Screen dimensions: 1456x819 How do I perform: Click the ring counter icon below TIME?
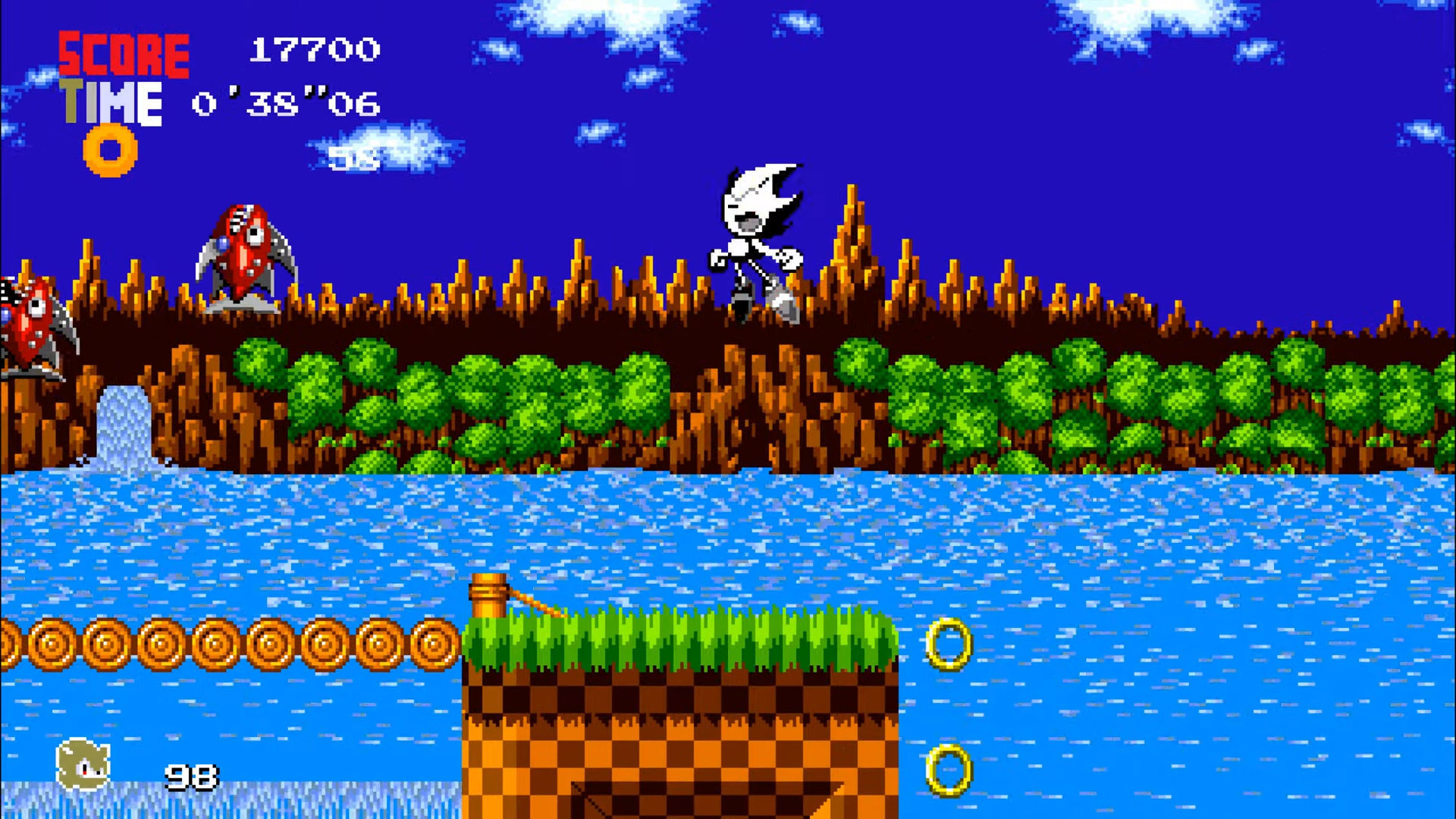(x=110, y=152)
